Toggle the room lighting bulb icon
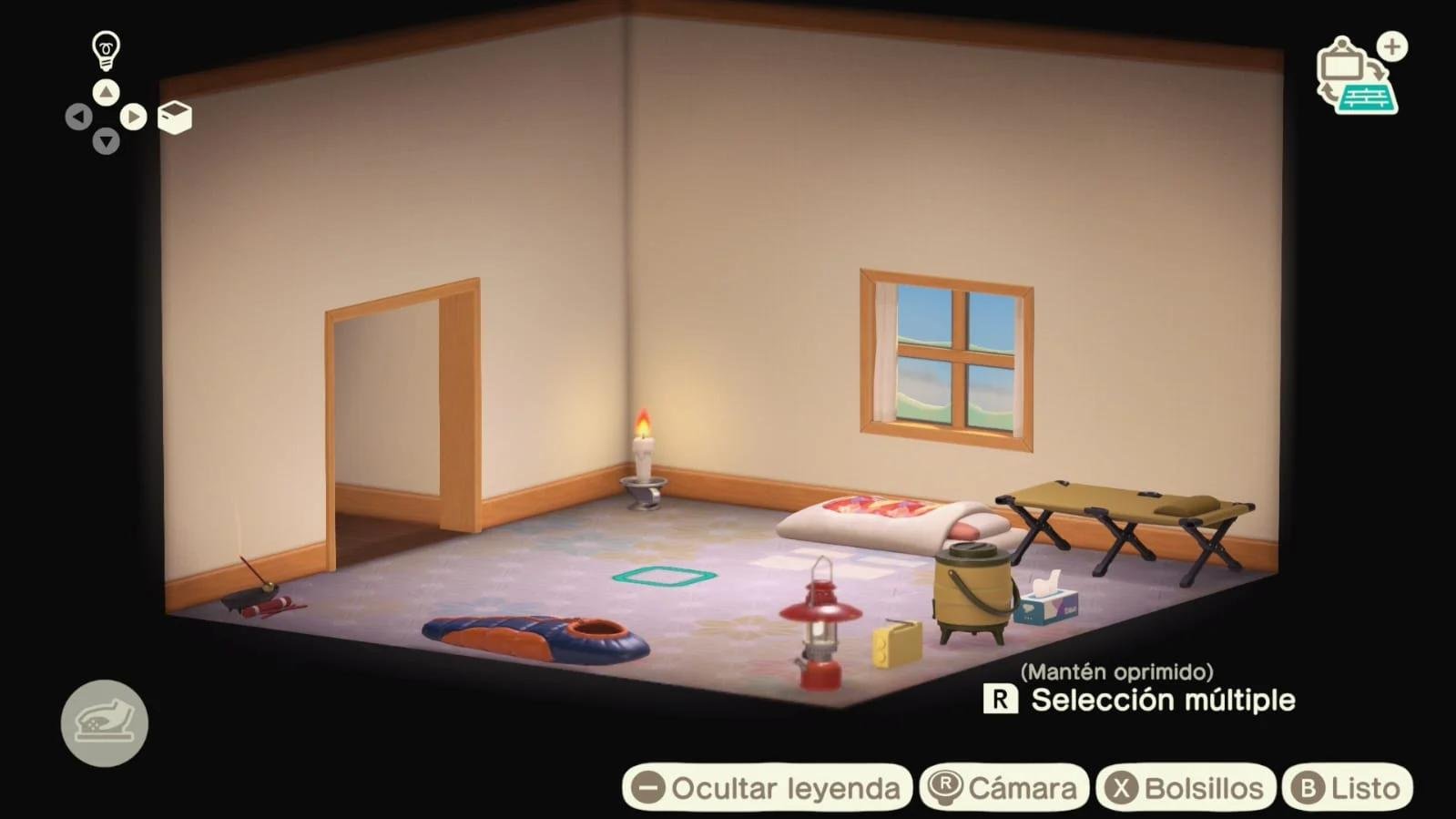The width and height of the screenshot is (1456, 819). (x=106, y=47)
